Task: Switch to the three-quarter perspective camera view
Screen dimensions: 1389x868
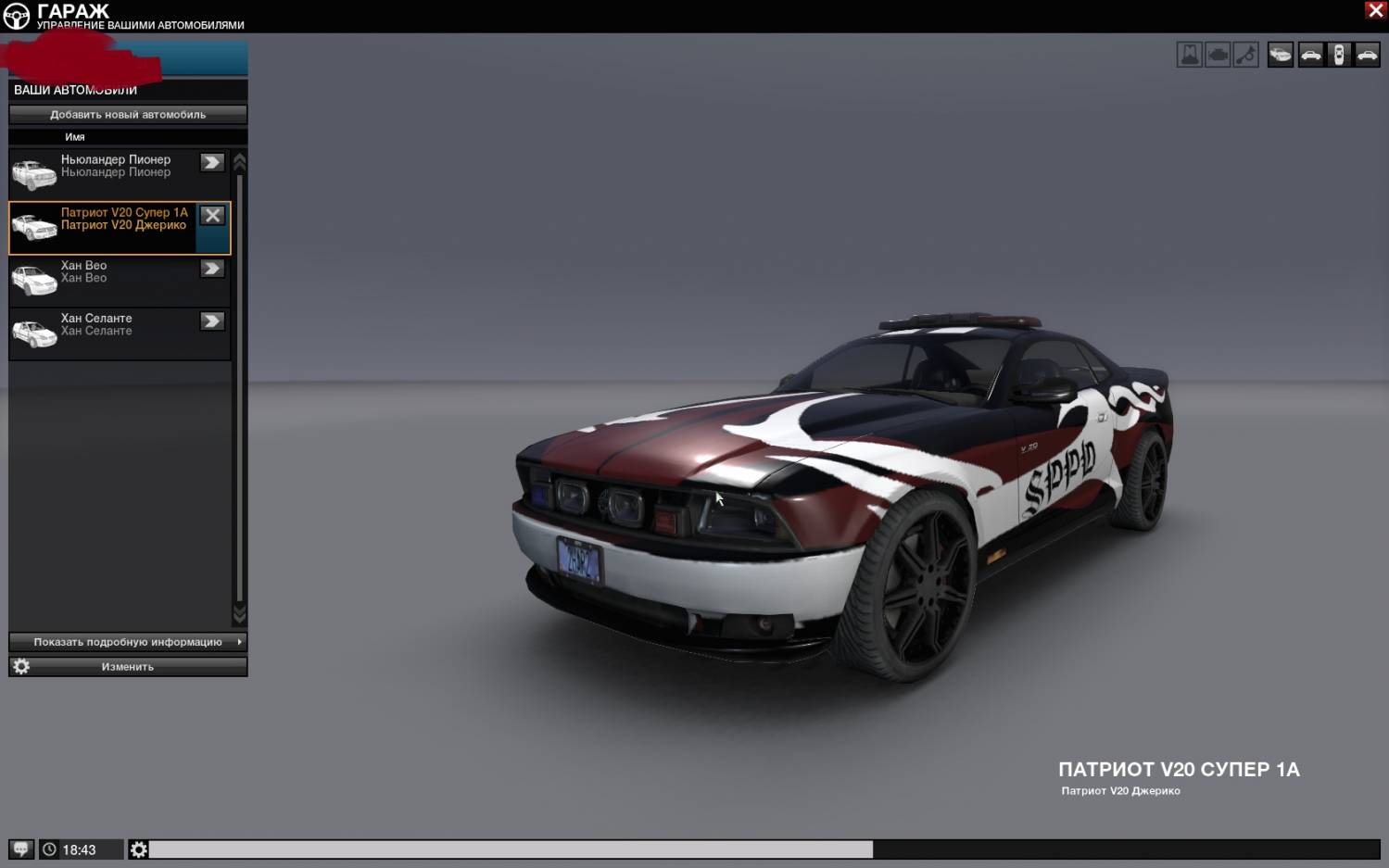Action: coord(1280,56)
